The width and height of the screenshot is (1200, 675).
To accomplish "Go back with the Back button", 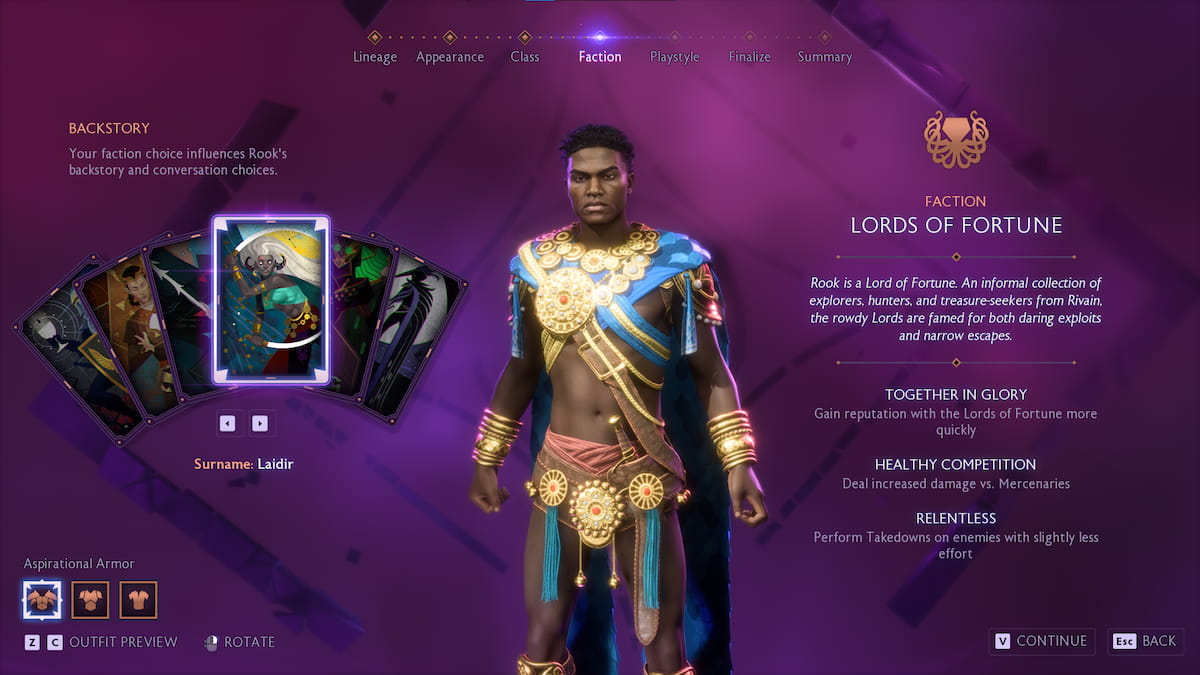I will tap(1147, 641).
